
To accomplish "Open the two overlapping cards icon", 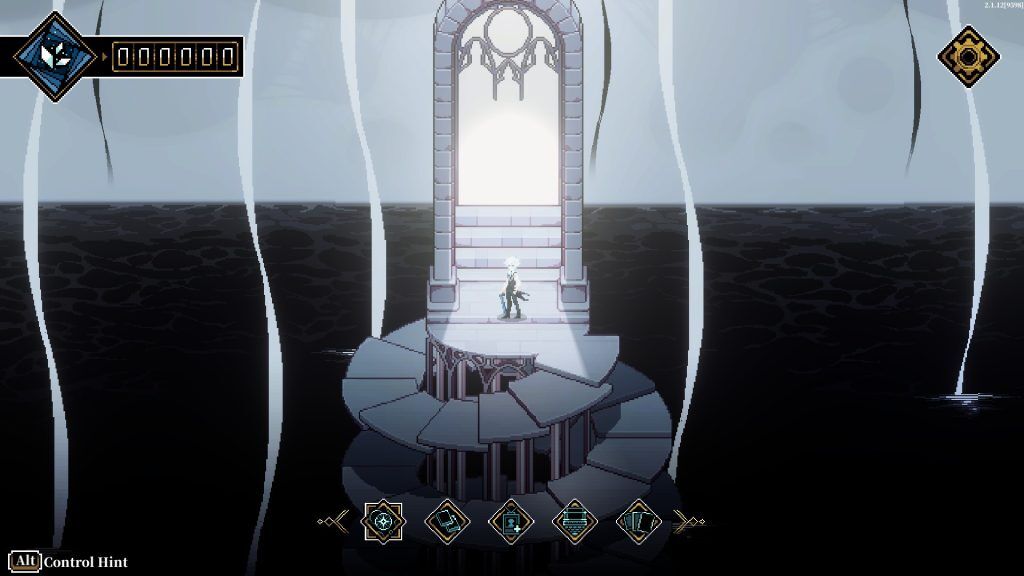I will click(446, 521).
